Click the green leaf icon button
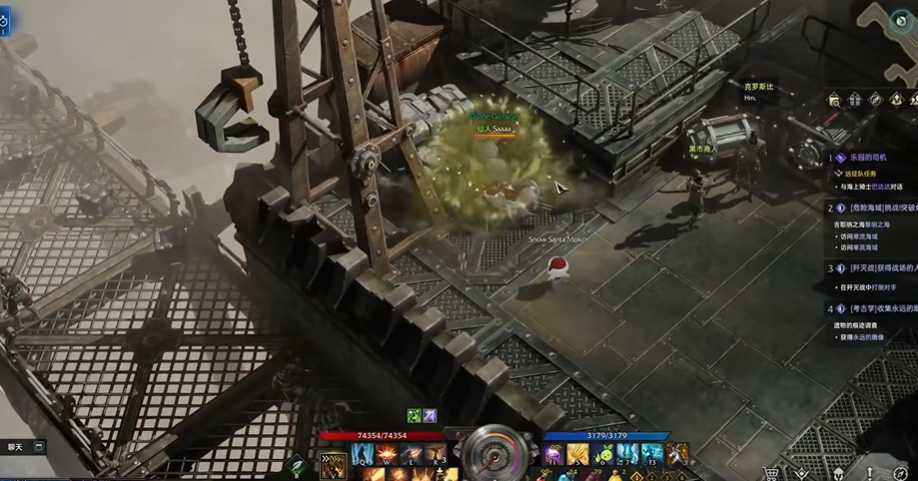Image resolution: width=918 pixels, height=481 pixels. pos(297,465)
